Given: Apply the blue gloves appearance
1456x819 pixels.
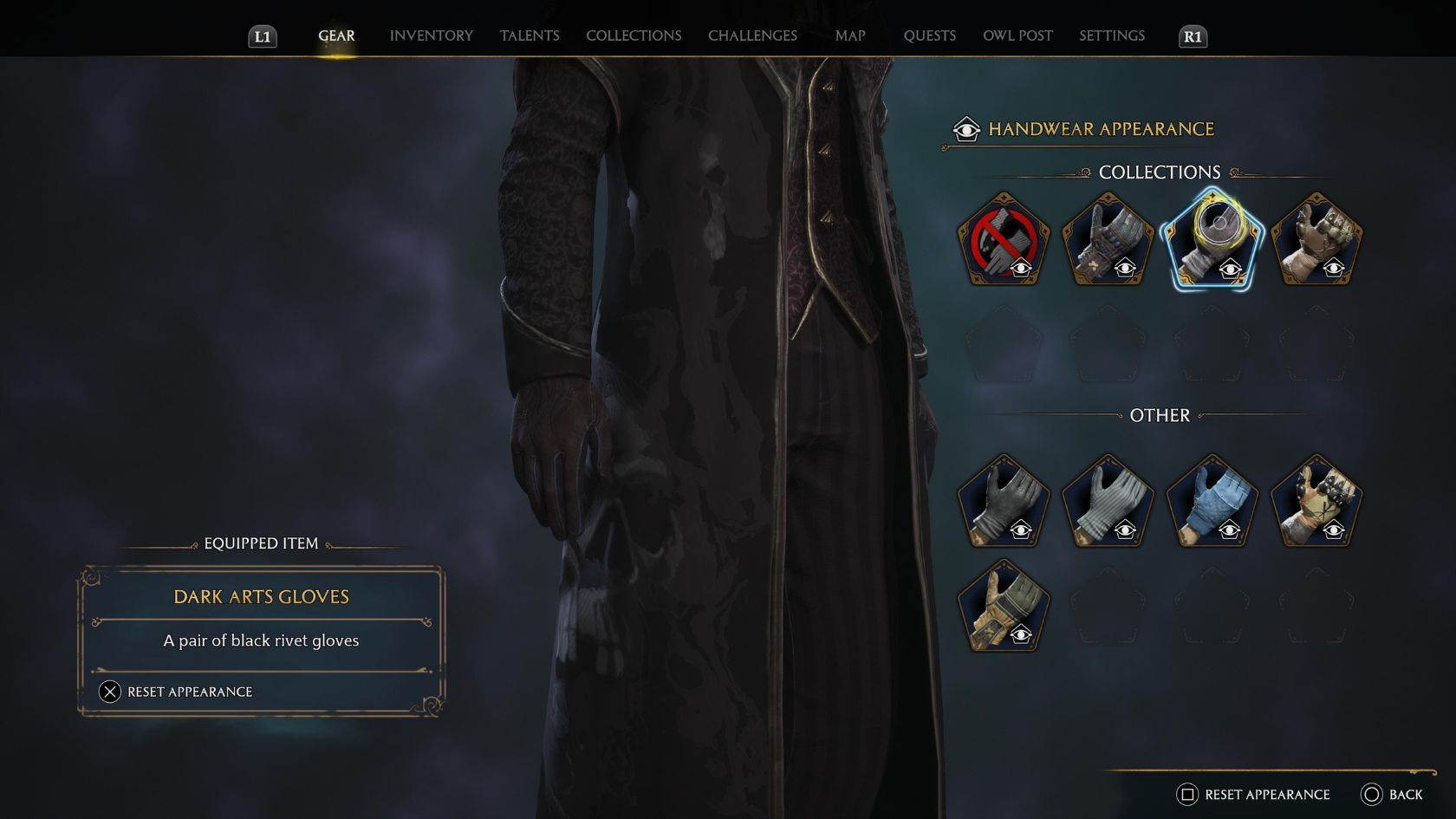Looking at the screenshot, I should click(x=1212, y=502).
